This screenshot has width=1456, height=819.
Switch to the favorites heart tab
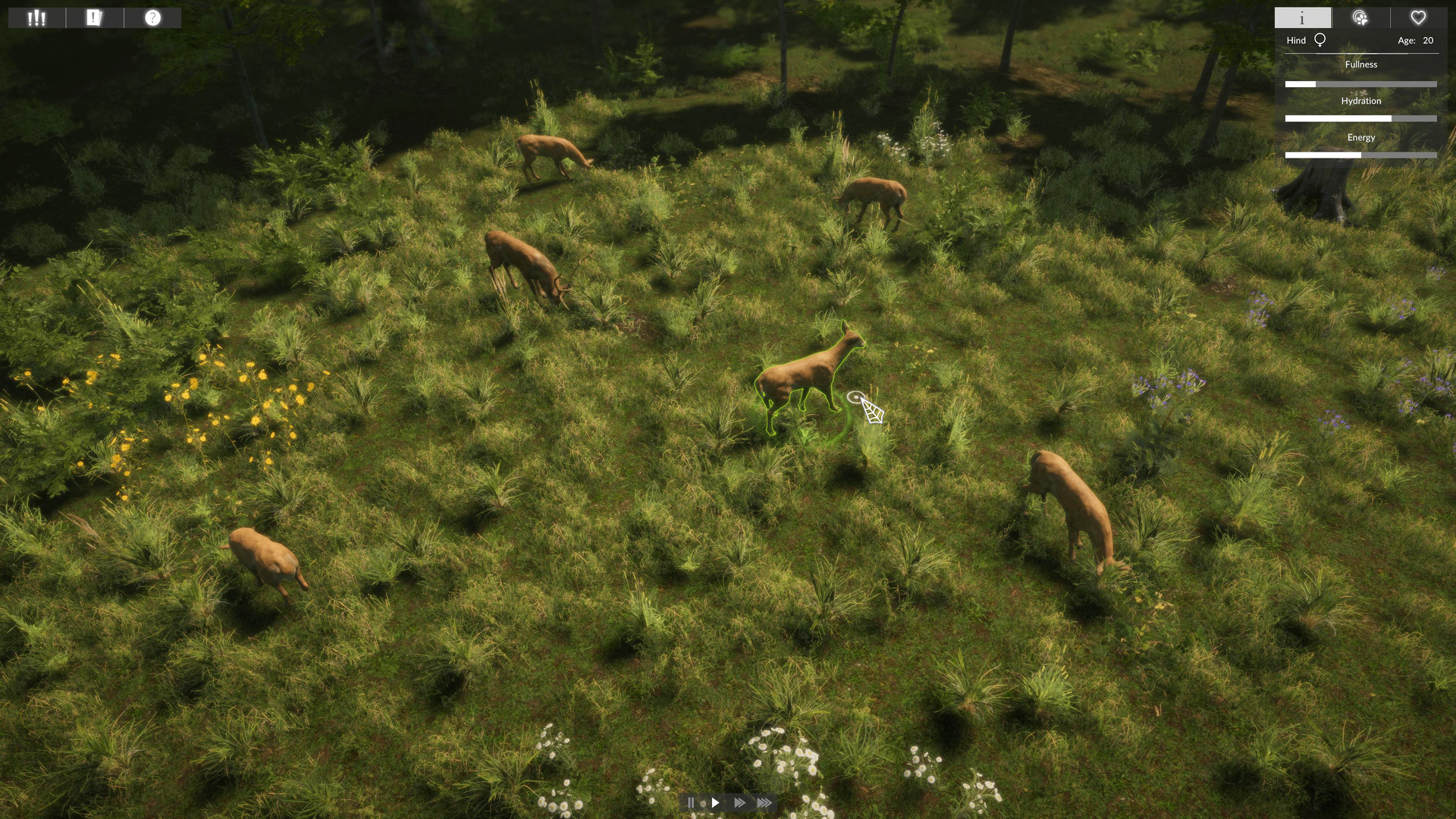click(1417, 17)
